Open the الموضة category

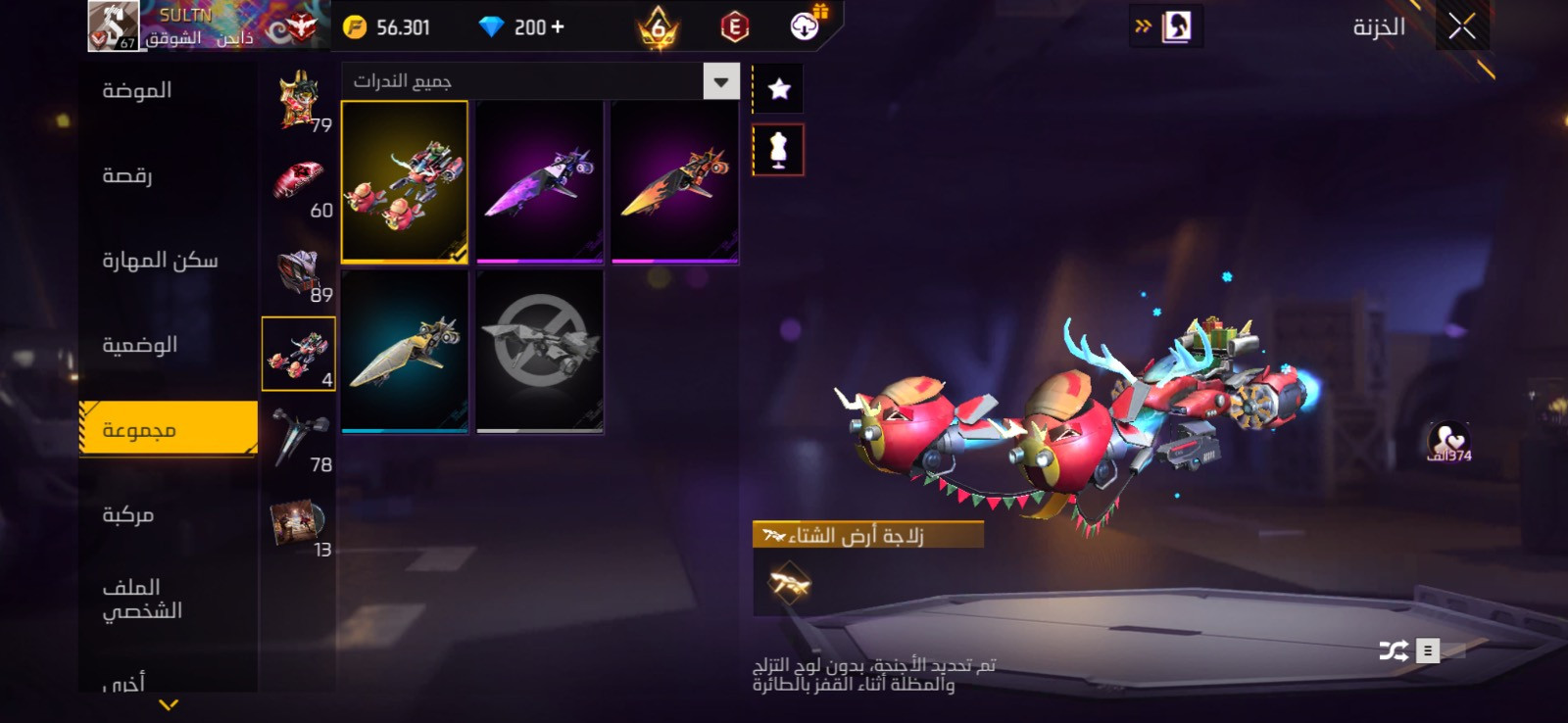coord(137,91)
